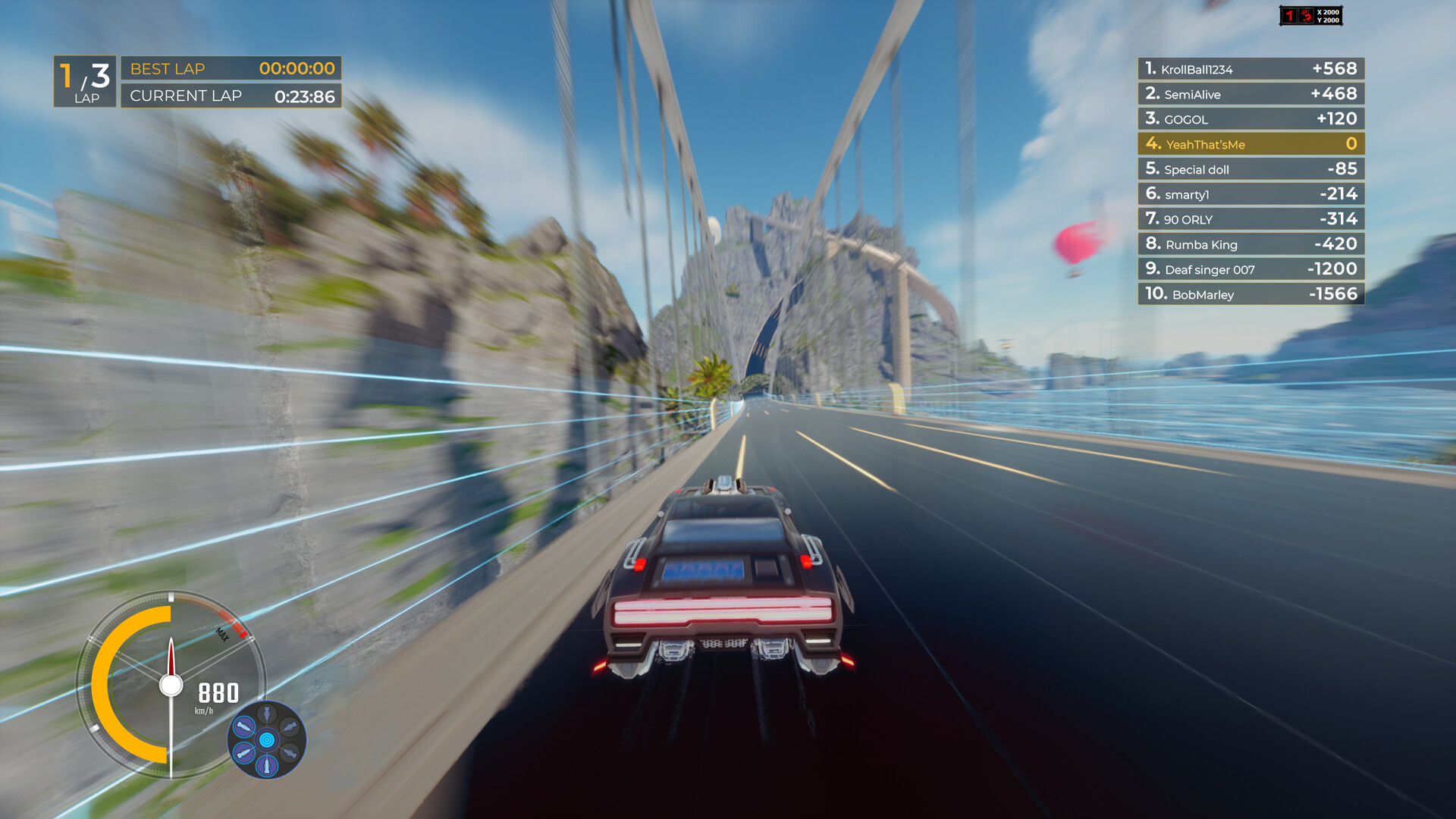Viewport: 1456px width, 819px height.
Task: Toggle the lap counter showing 1/3
Action: point(83,80)
